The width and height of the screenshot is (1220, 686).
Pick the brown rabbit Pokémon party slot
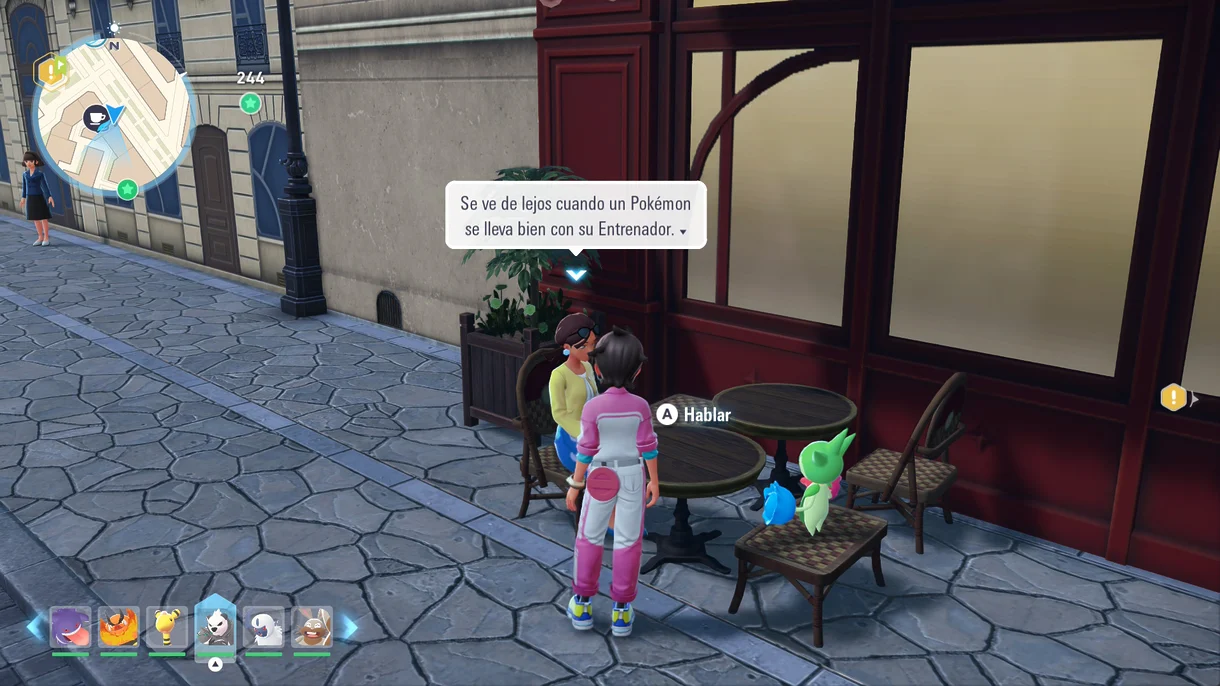click(312, 627)
